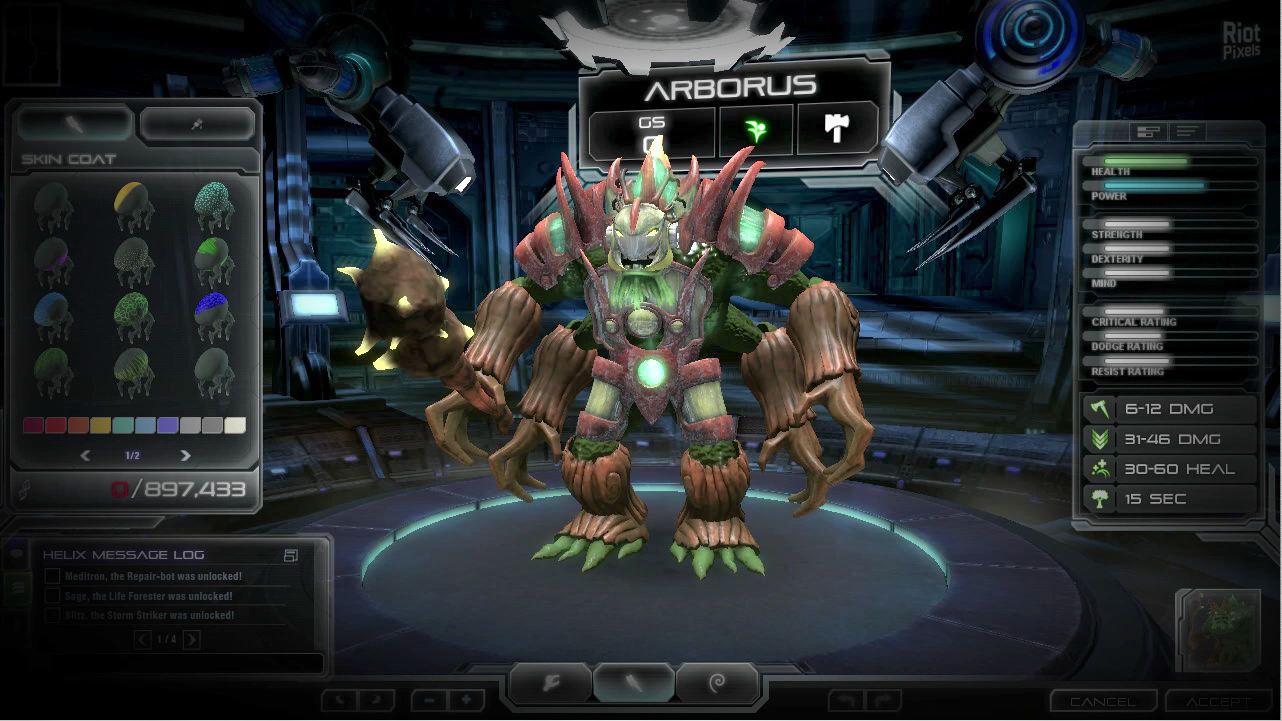
Task: Show next Helix message log page
Action: [192, 640]
